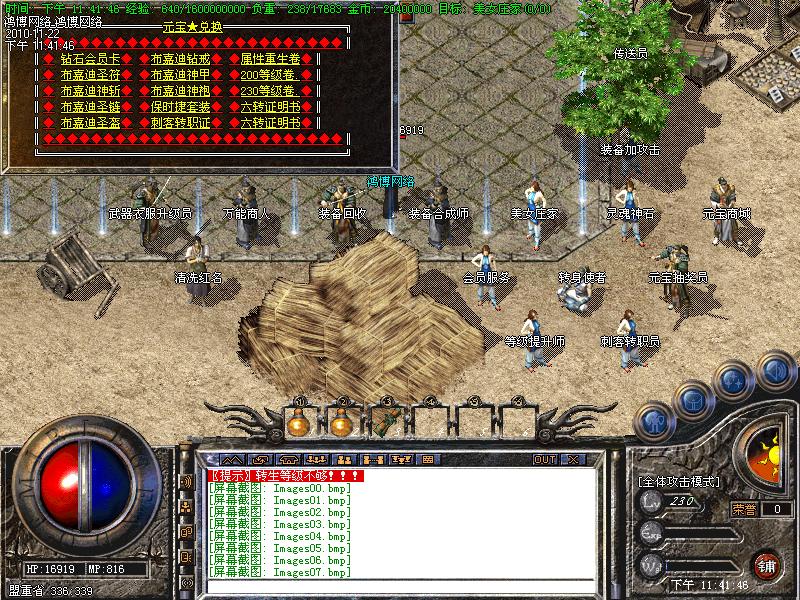Open the character panel round button
This screenshot has height=600, width=800.
coord(653,420)
